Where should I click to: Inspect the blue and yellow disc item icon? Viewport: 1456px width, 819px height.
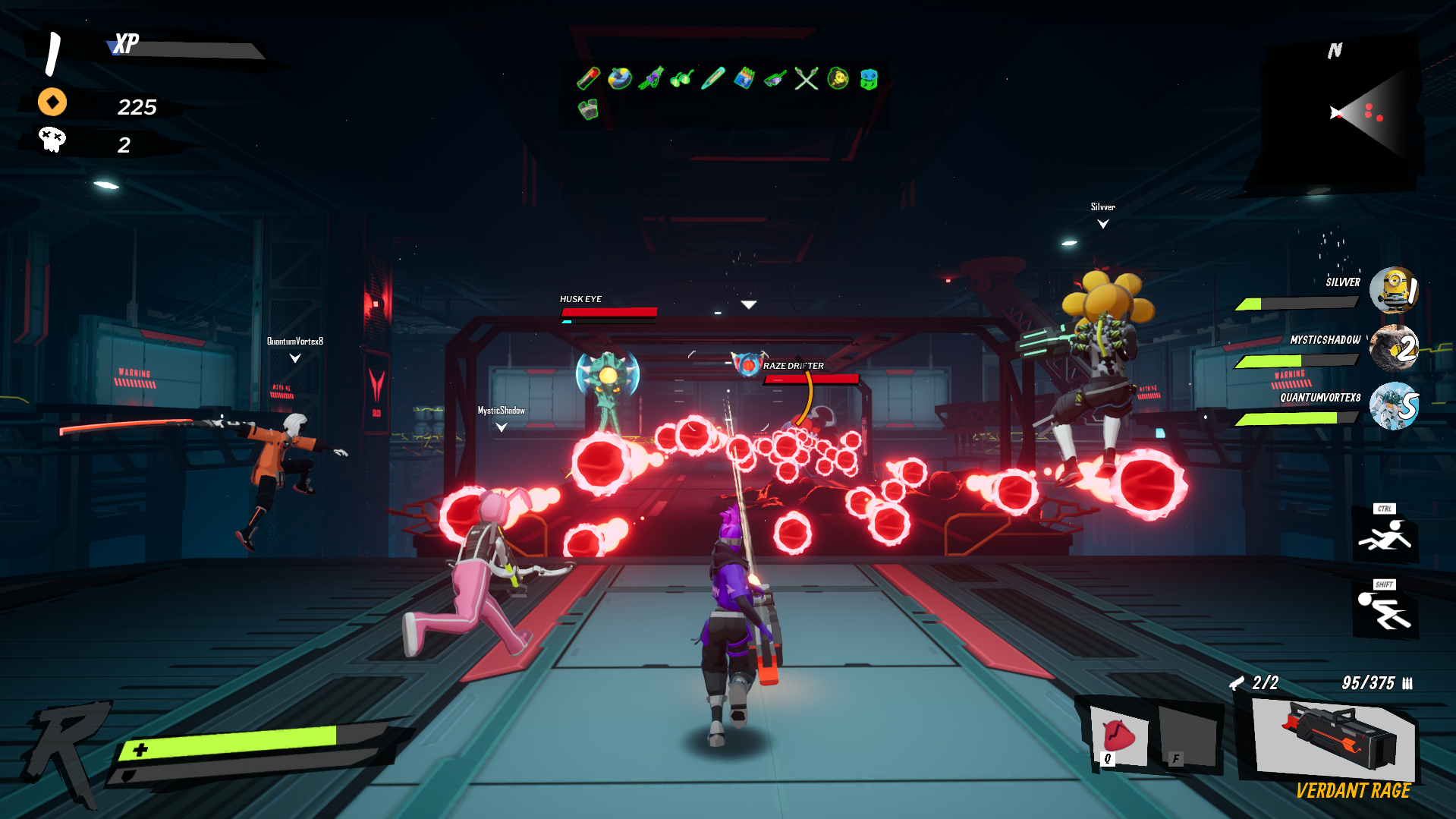620,77
